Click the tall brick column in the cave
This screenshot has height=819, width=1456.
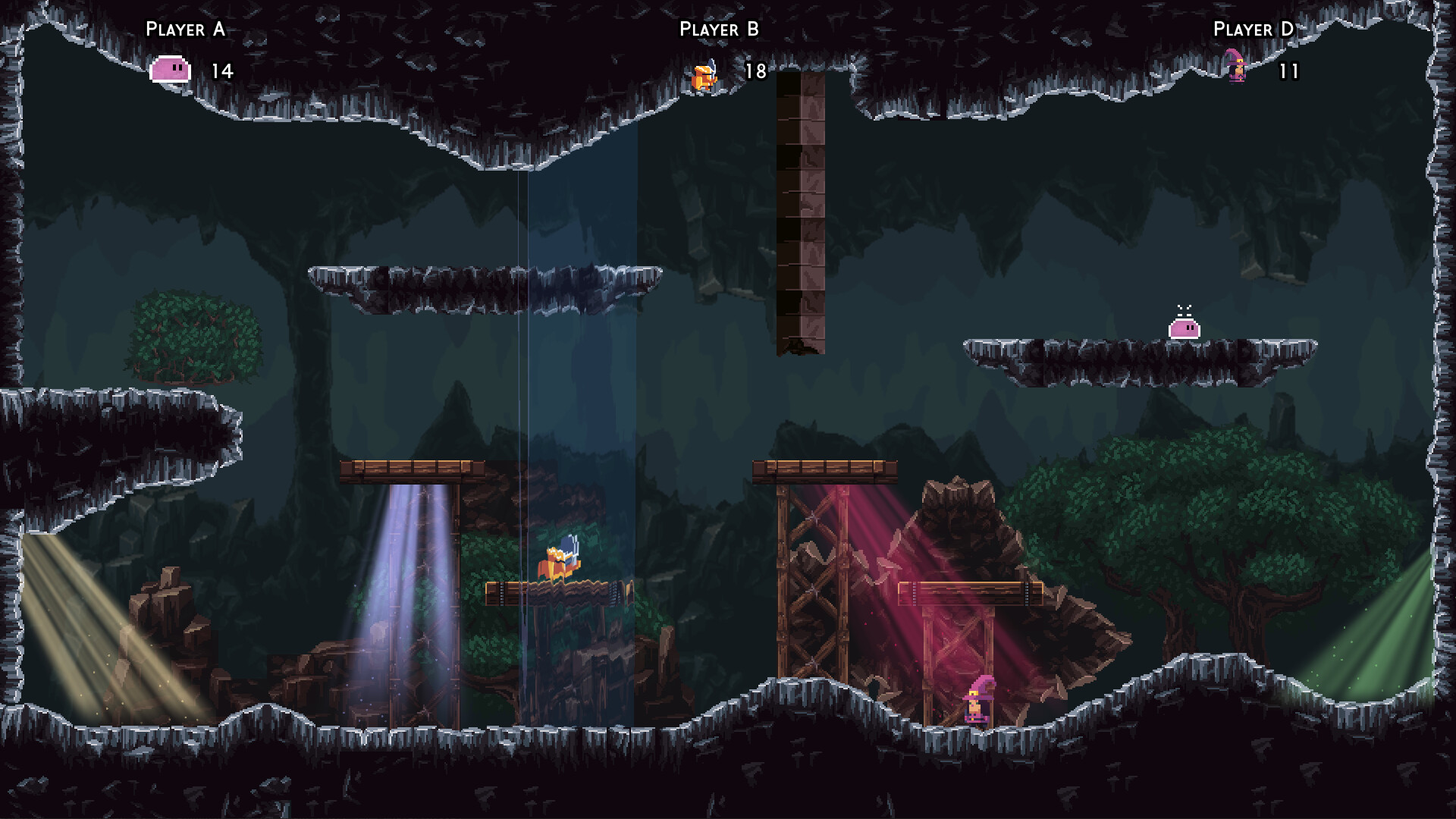click(799, 212)
